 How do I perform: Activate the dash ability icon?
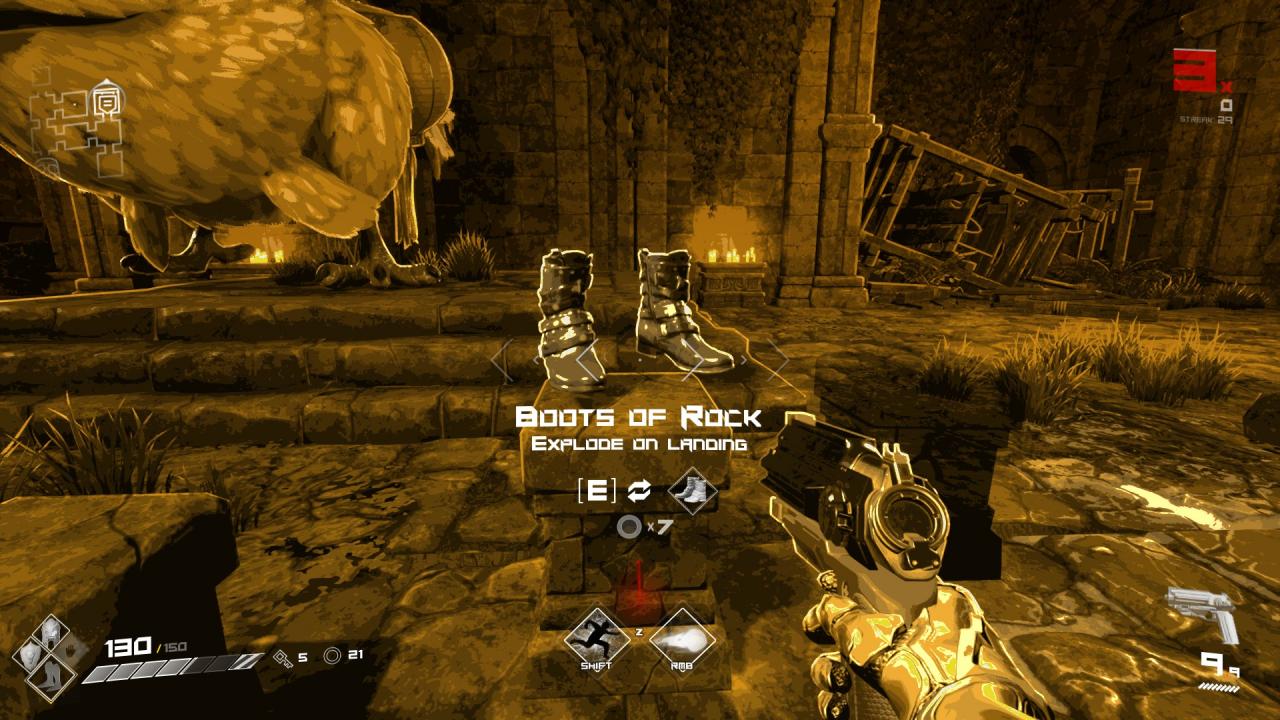pos(596,637)
